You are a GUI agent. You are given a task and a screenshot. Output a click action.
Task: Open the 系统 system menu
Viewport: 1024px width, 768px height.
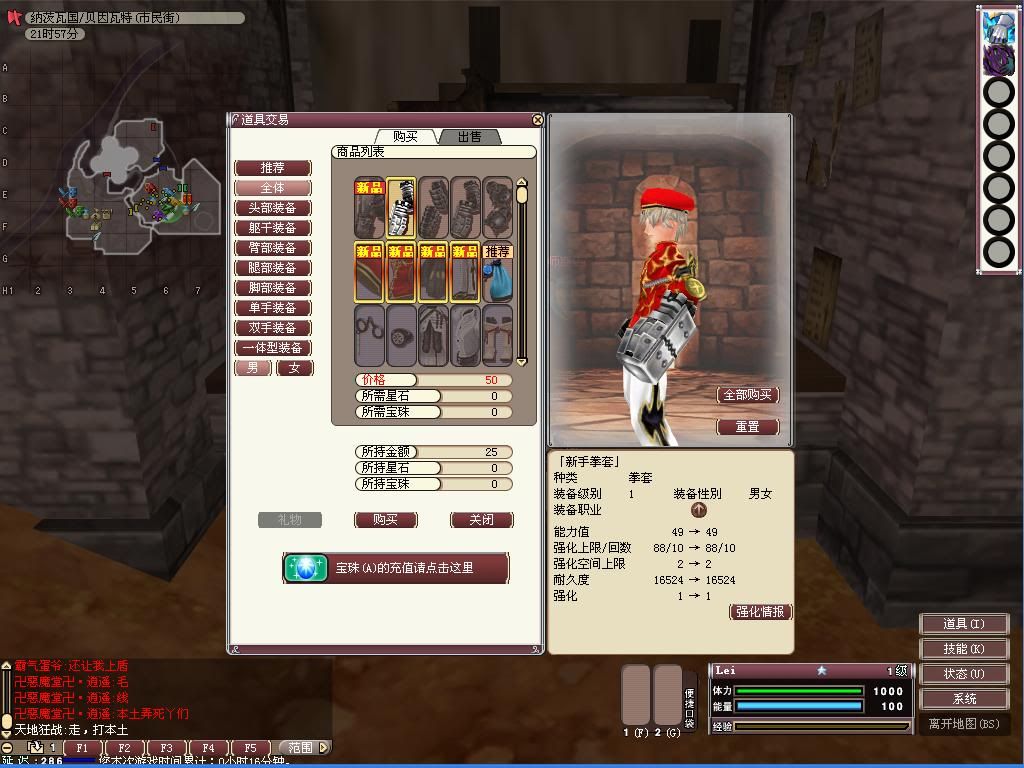click(x=963, y=699)
